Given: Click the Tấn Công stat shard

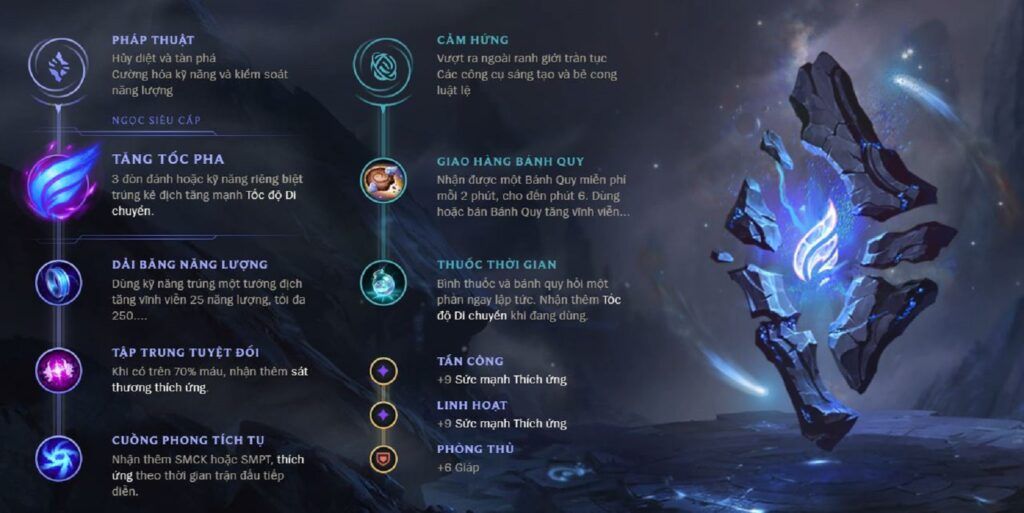Looking at the screenshot, I should tap(382, 371).
